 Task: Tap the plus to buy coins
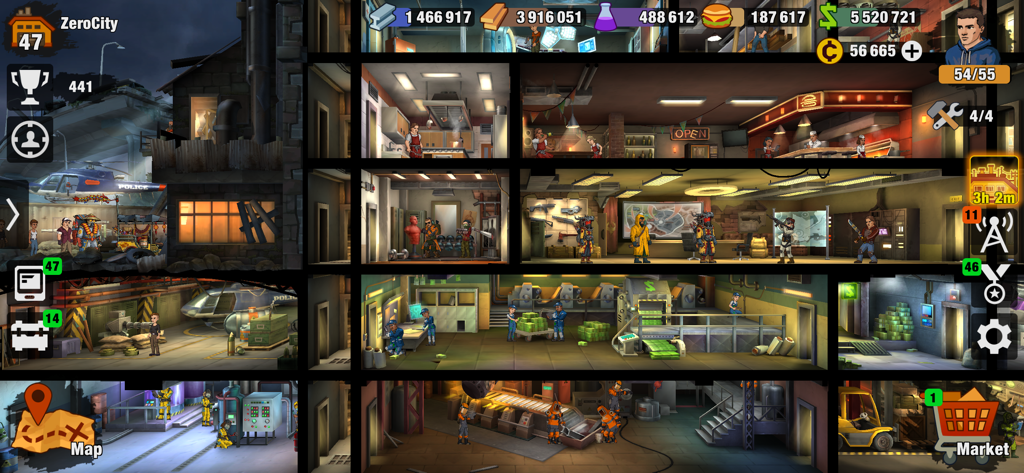tap(912, 51)
